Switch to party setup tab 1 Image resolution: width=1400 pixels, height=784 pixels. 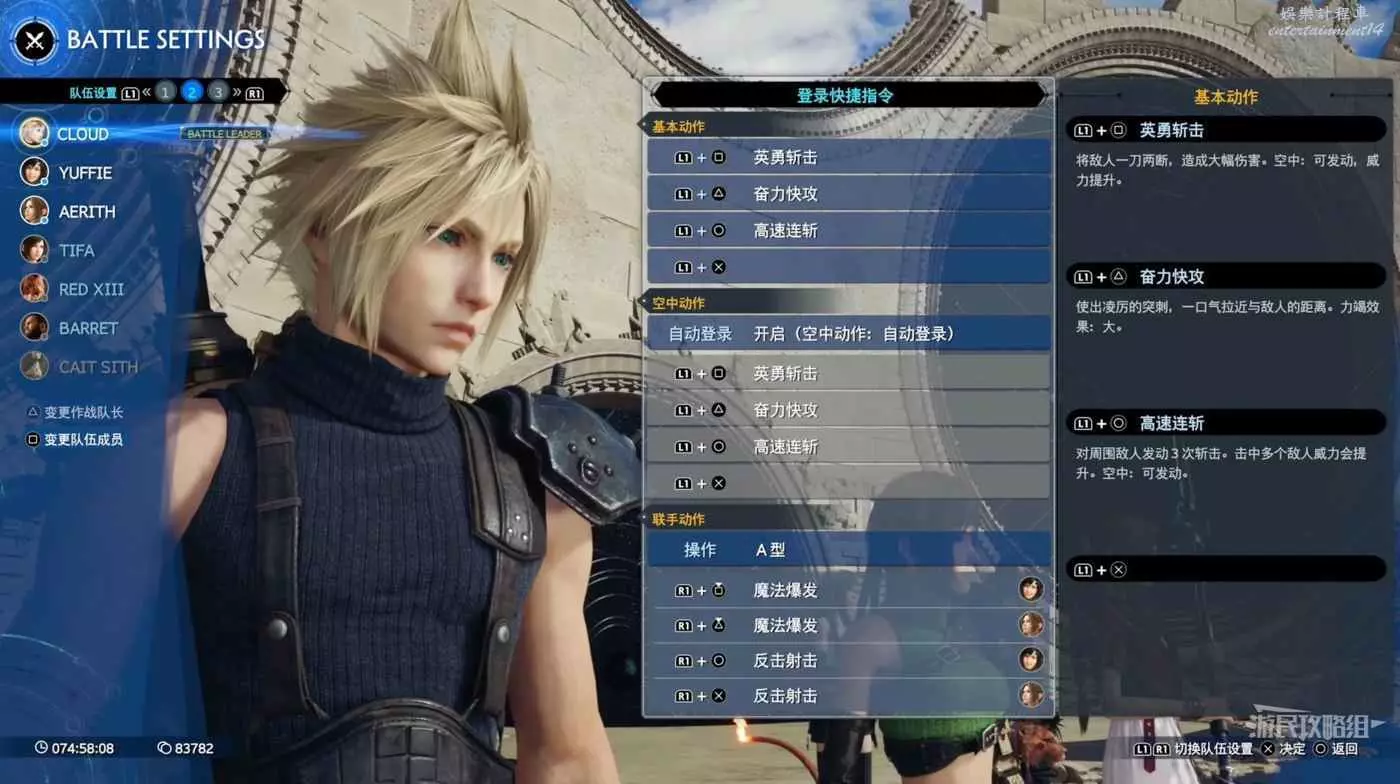pyautogui.click(x=166, y=92)
